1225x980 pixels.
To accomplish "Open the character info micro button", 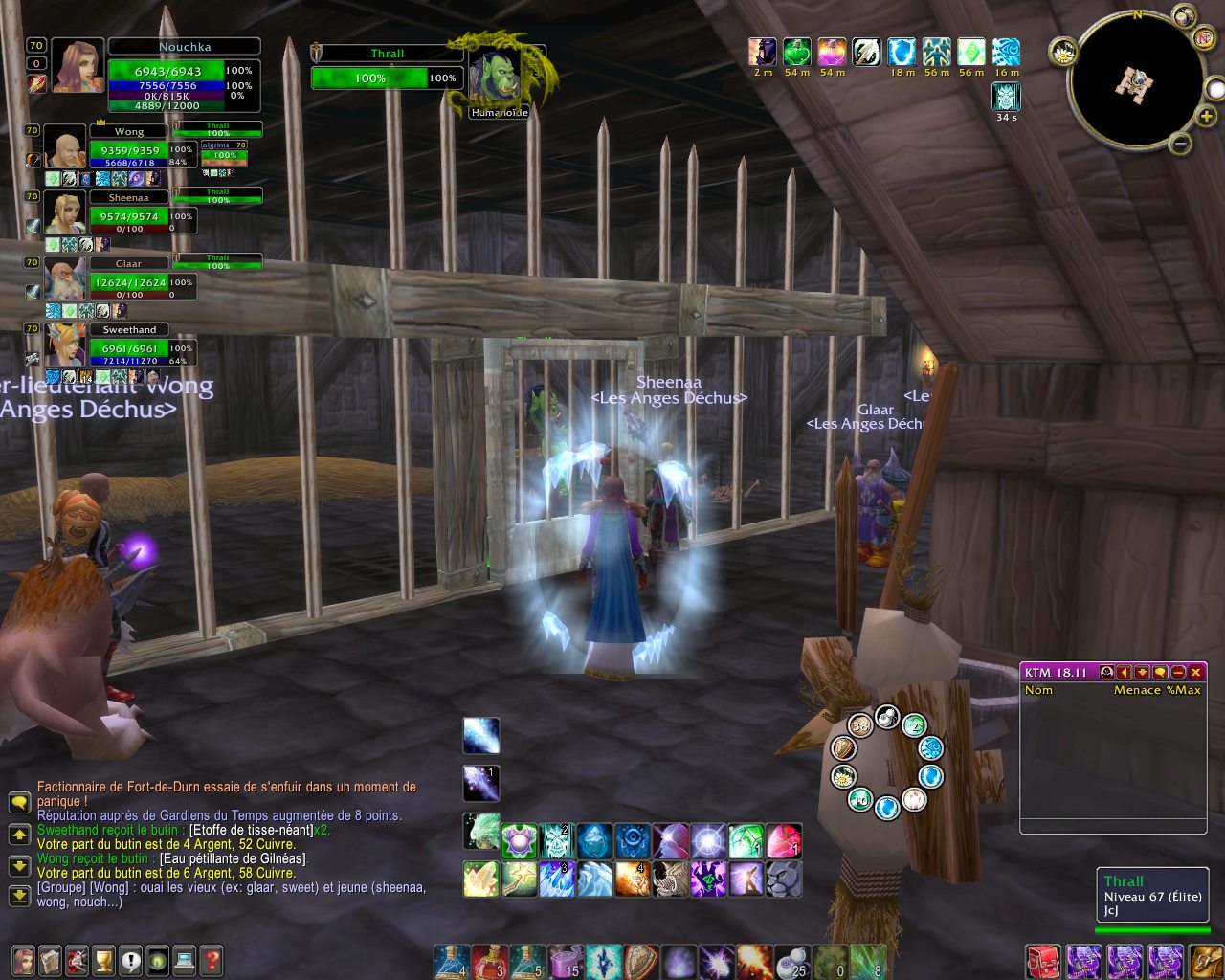I will [23, 959].
